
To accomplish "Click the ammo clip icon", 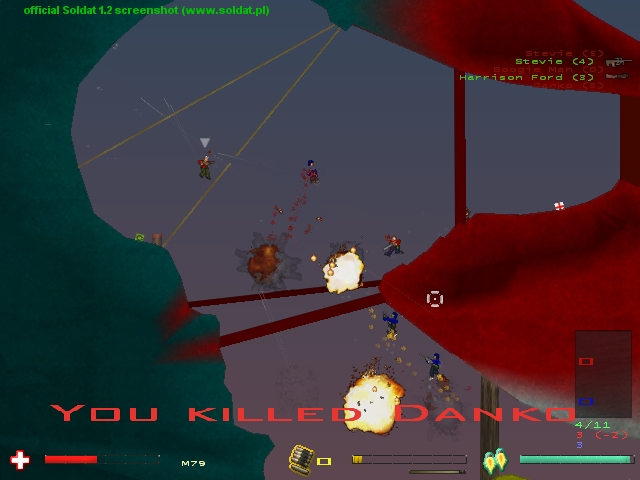I will pos(301,459).
